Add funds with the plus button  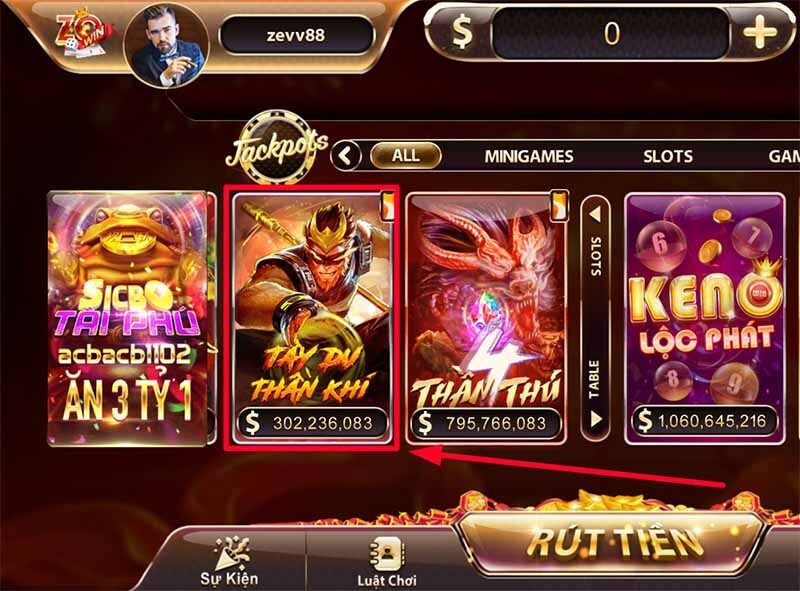click(759, 34)
